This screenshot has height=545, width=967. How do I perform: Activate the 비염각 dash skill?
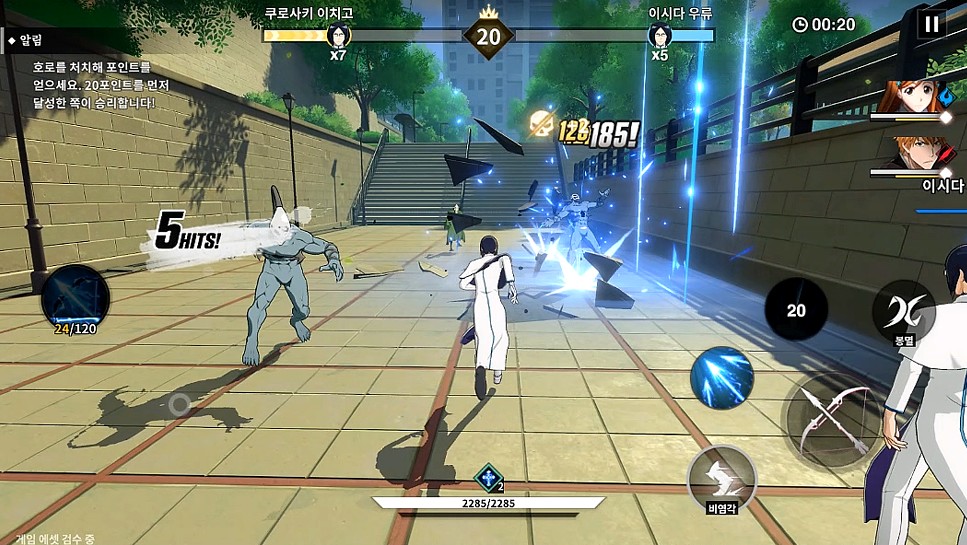point(721,476)
